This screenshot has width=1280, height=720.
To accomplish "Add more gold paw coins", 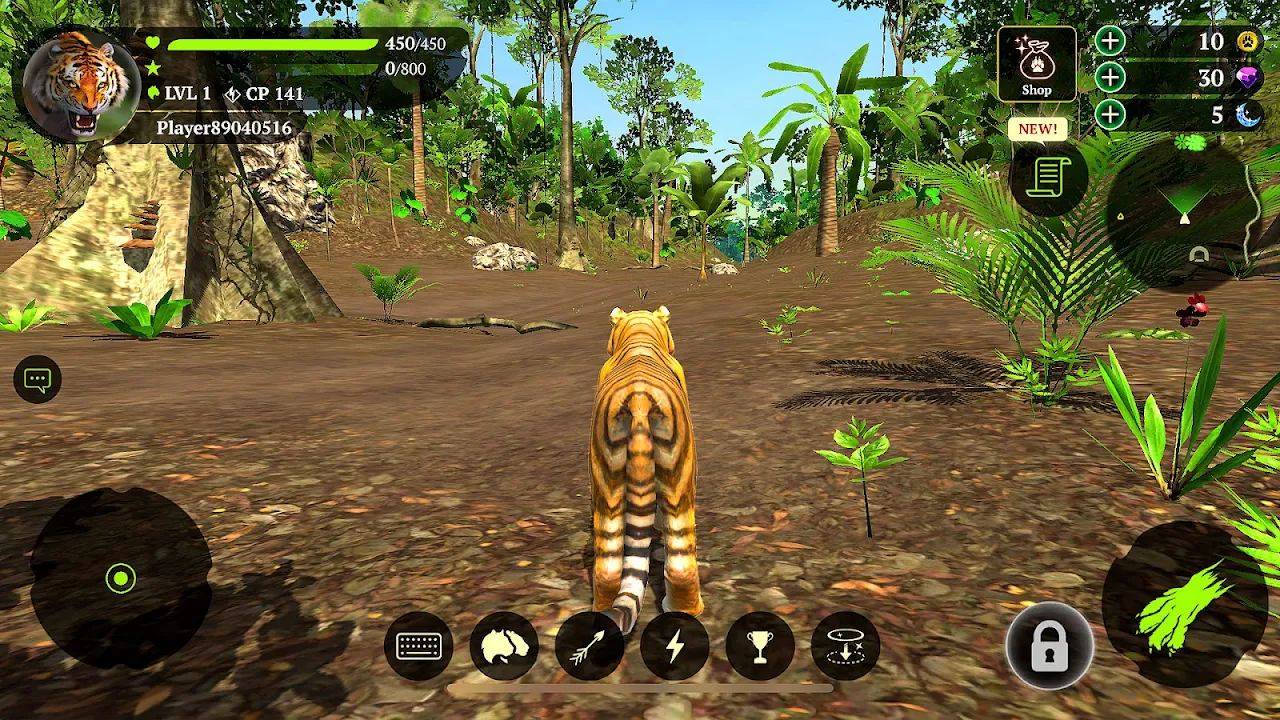I will point(1110,42).
